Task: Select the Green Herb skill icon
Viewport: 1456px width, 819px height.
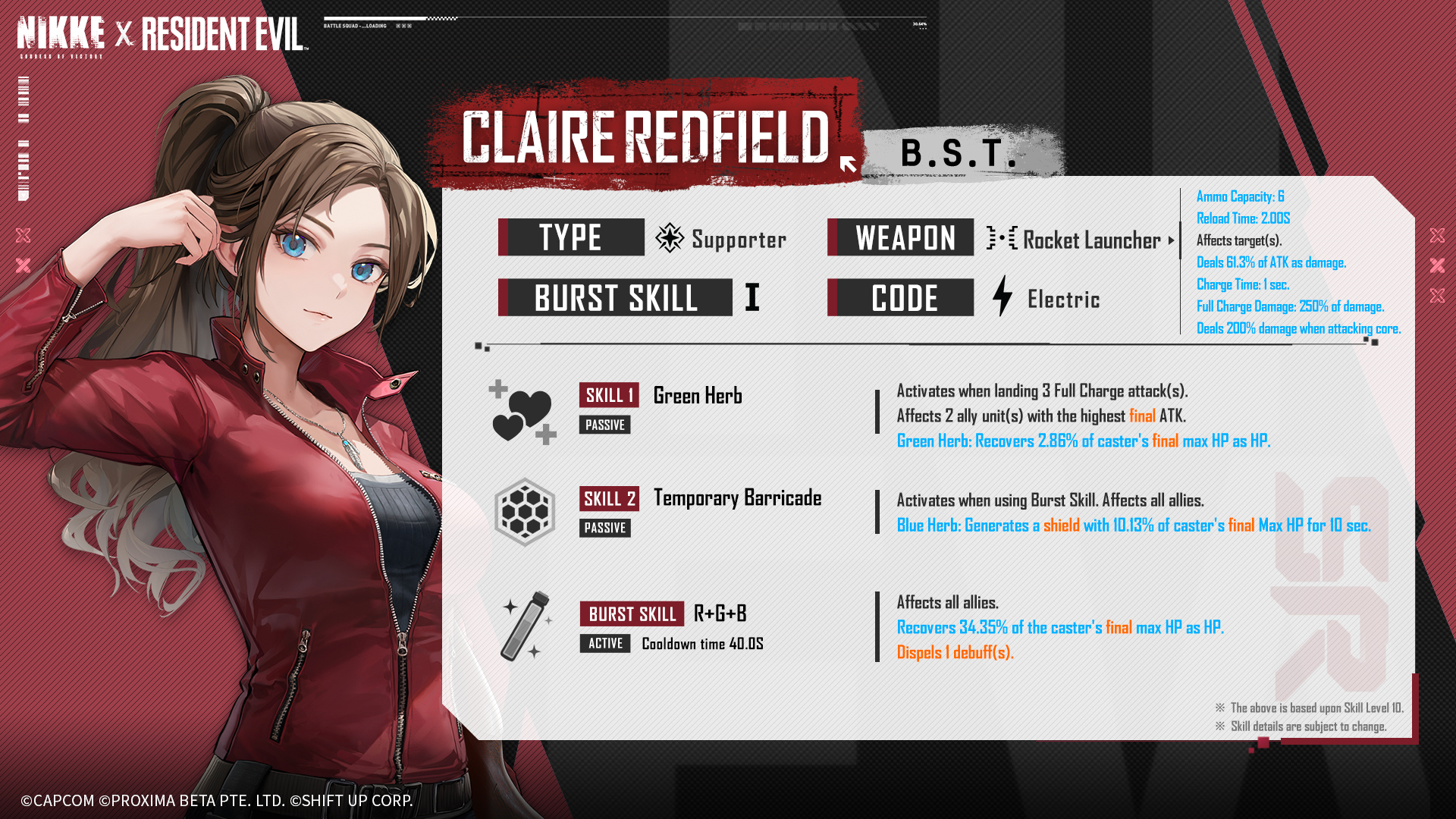Action: coord(522,412)
